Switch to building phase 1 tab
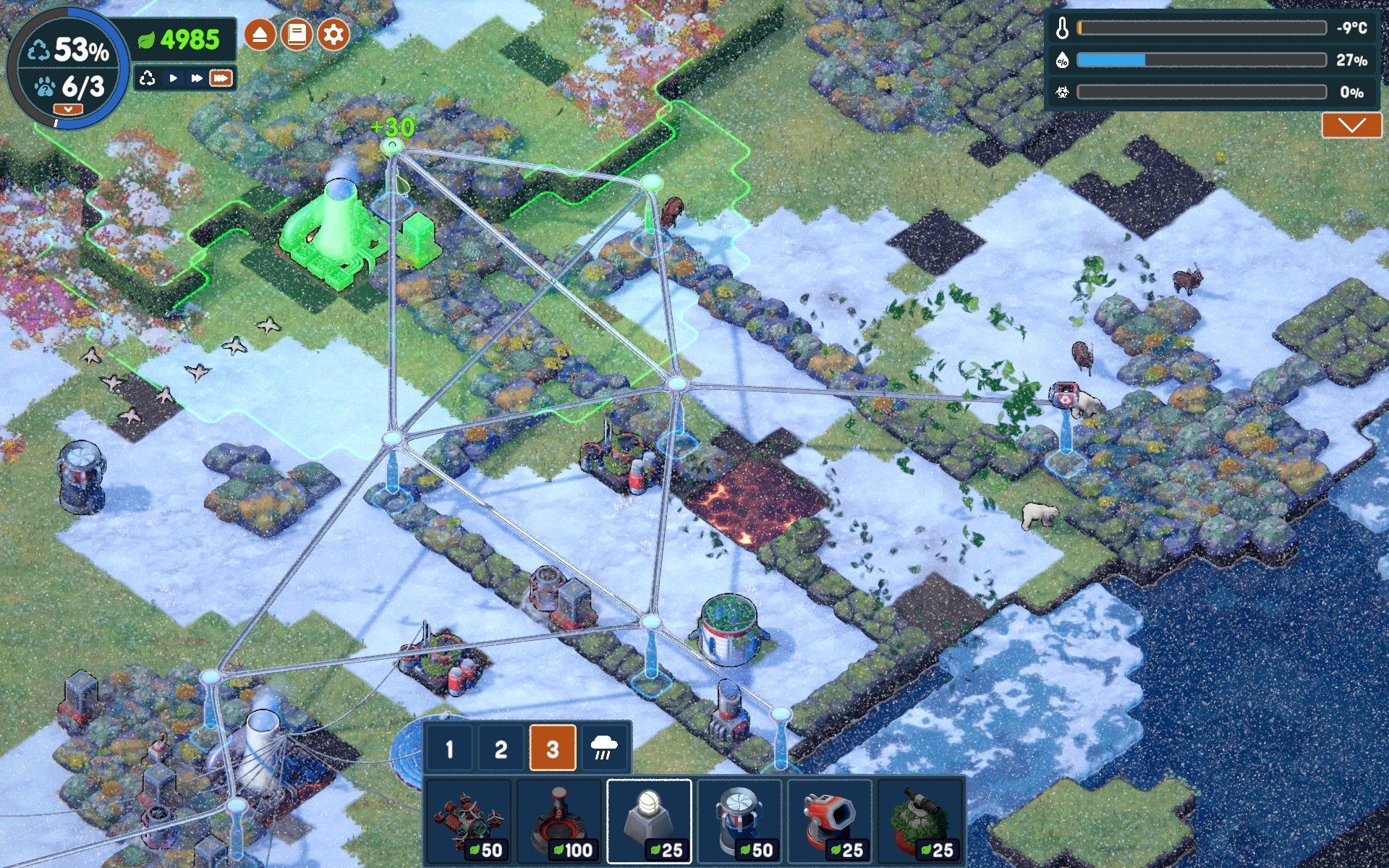Image resolution: width=1389 pixels, height=868 pixels. coord(449,749)
